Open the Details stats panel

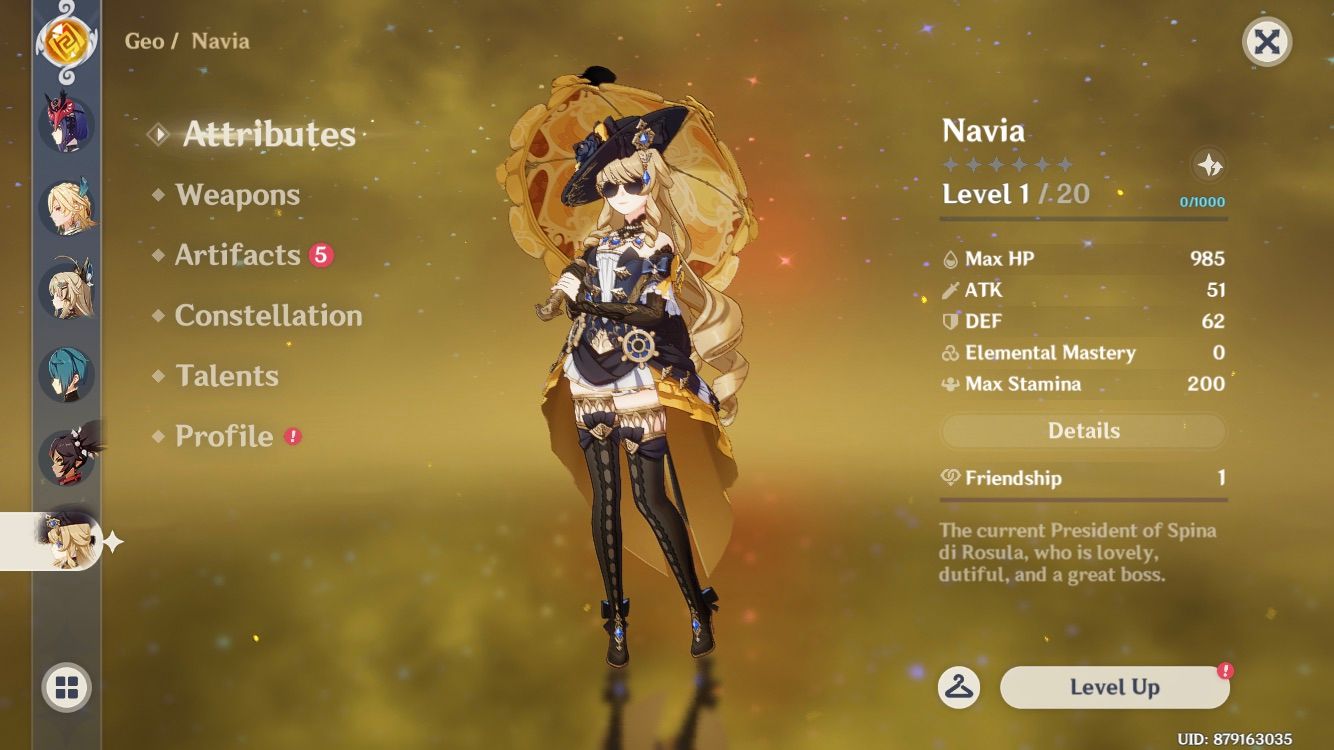click(x=1083, y=430)
